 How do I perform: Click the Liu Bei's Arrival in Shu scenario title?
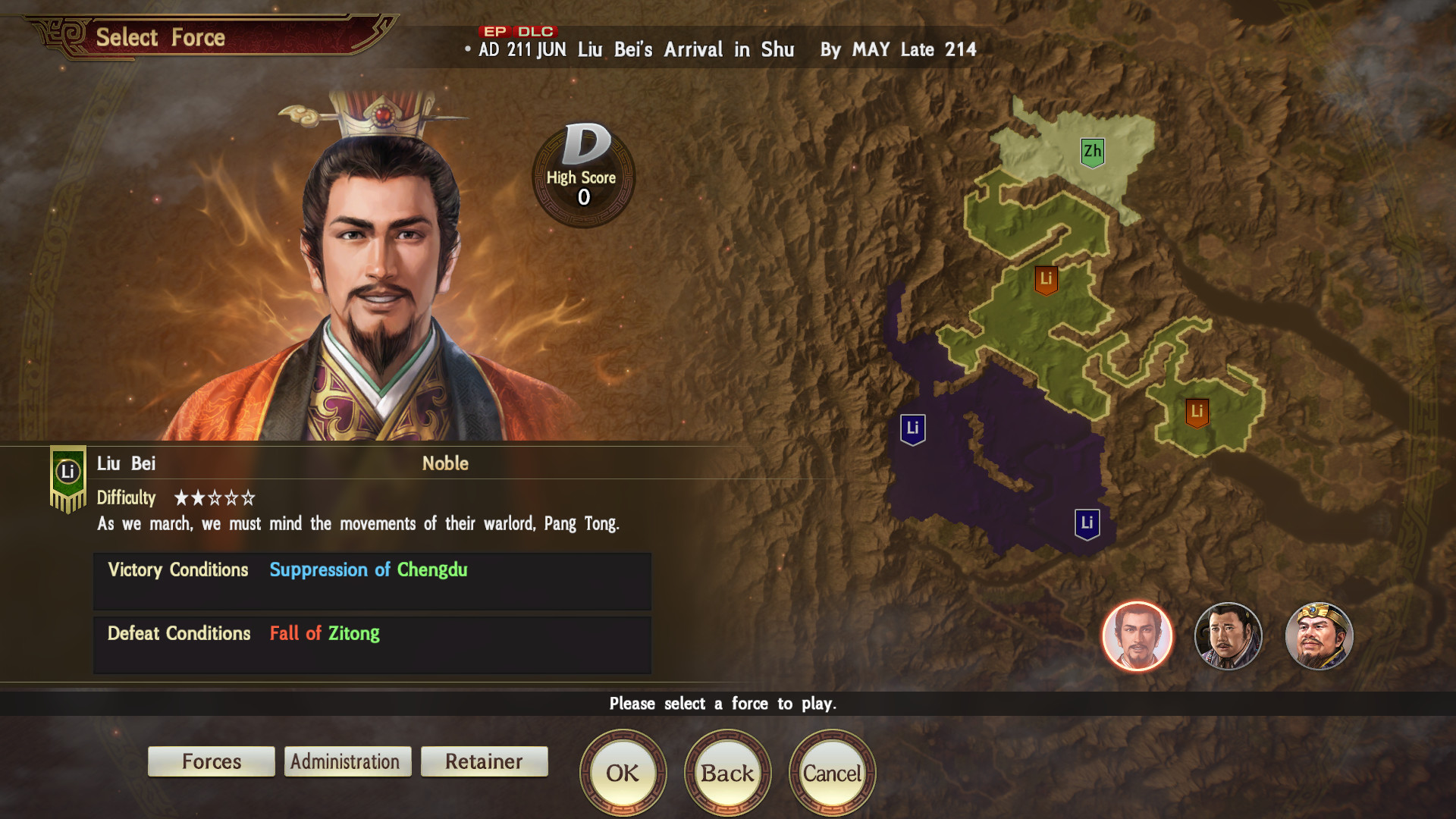click(686, 50)
